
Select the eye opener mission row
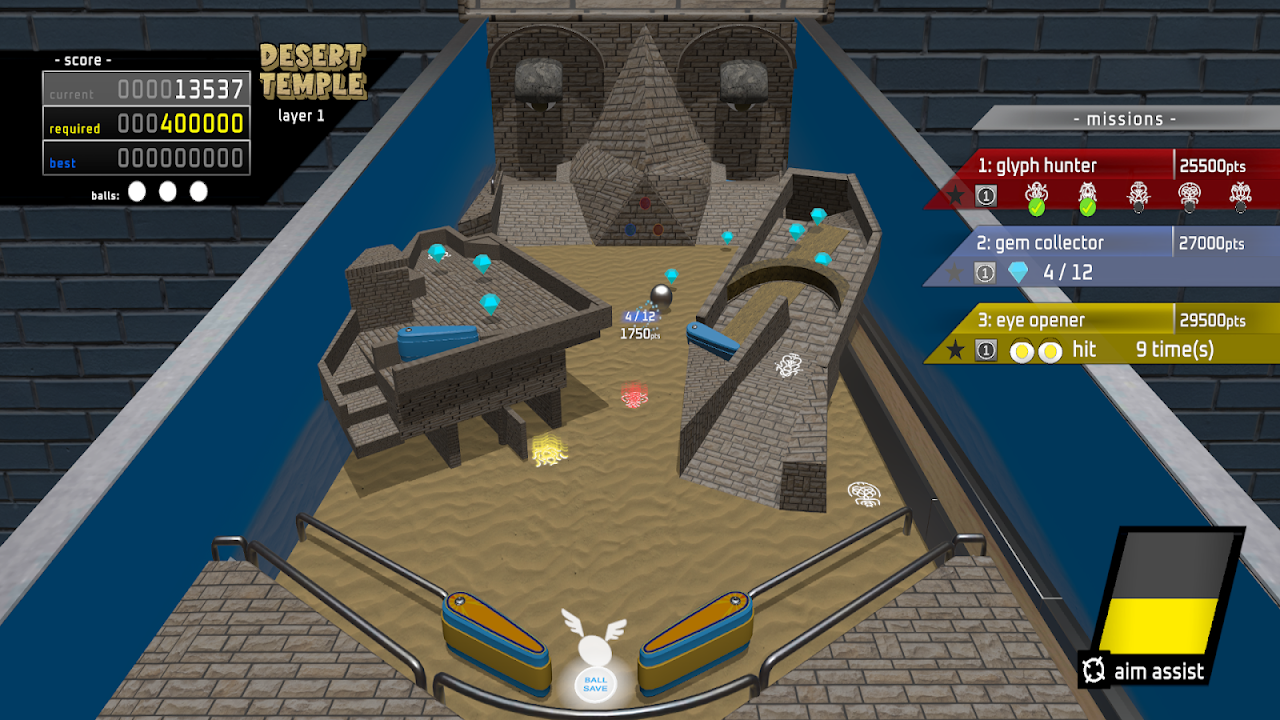click(1100, 334)
